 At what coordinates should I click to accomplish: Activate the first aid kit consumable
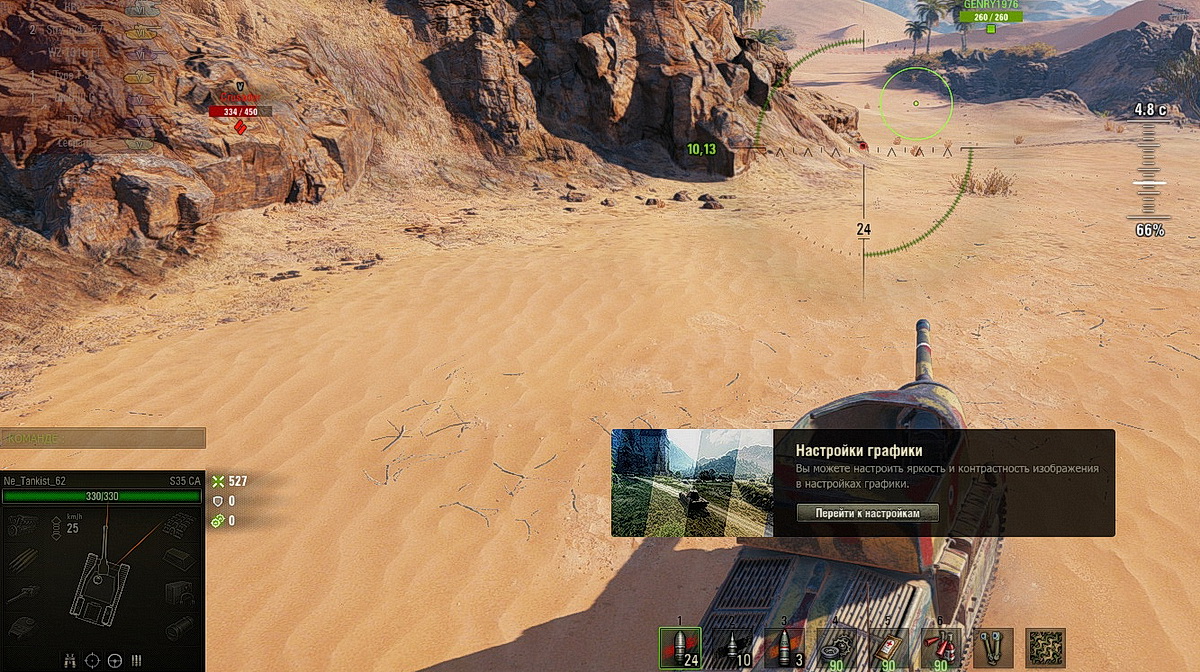(888, 648)
